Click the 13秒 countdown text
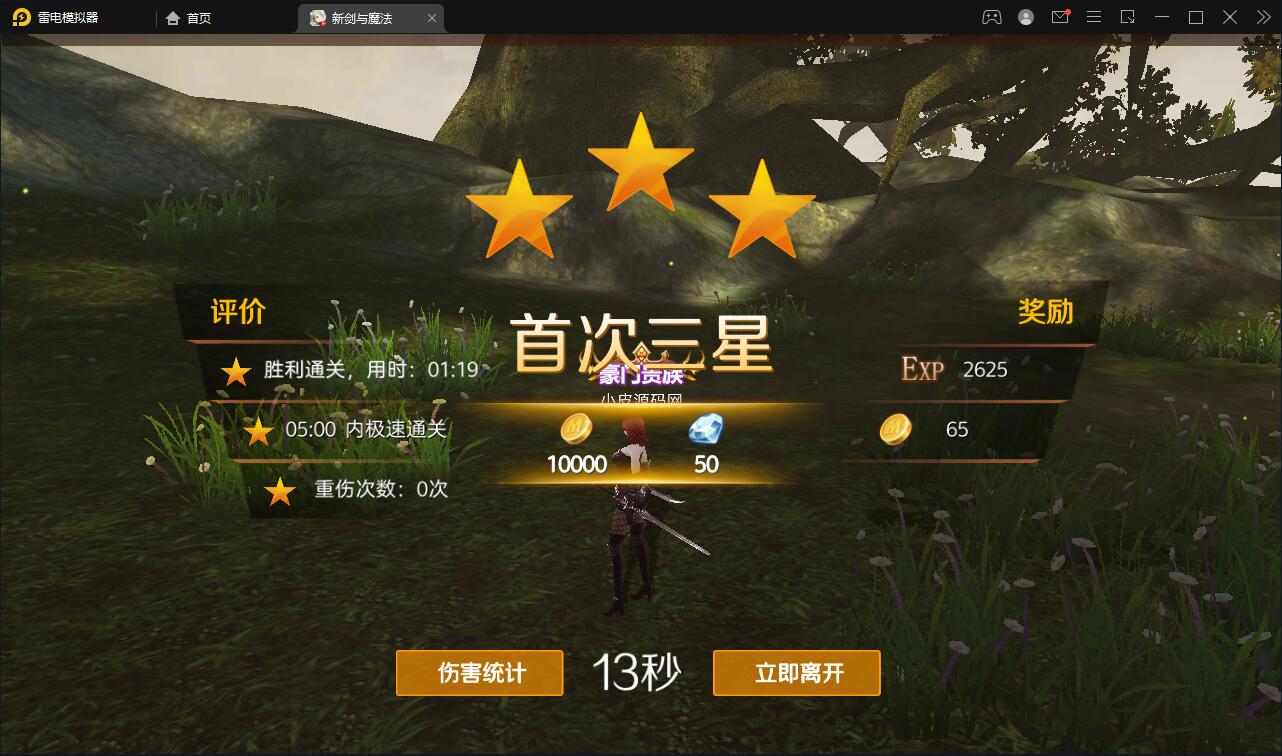 pyautogui.click(x=637, y=671)
